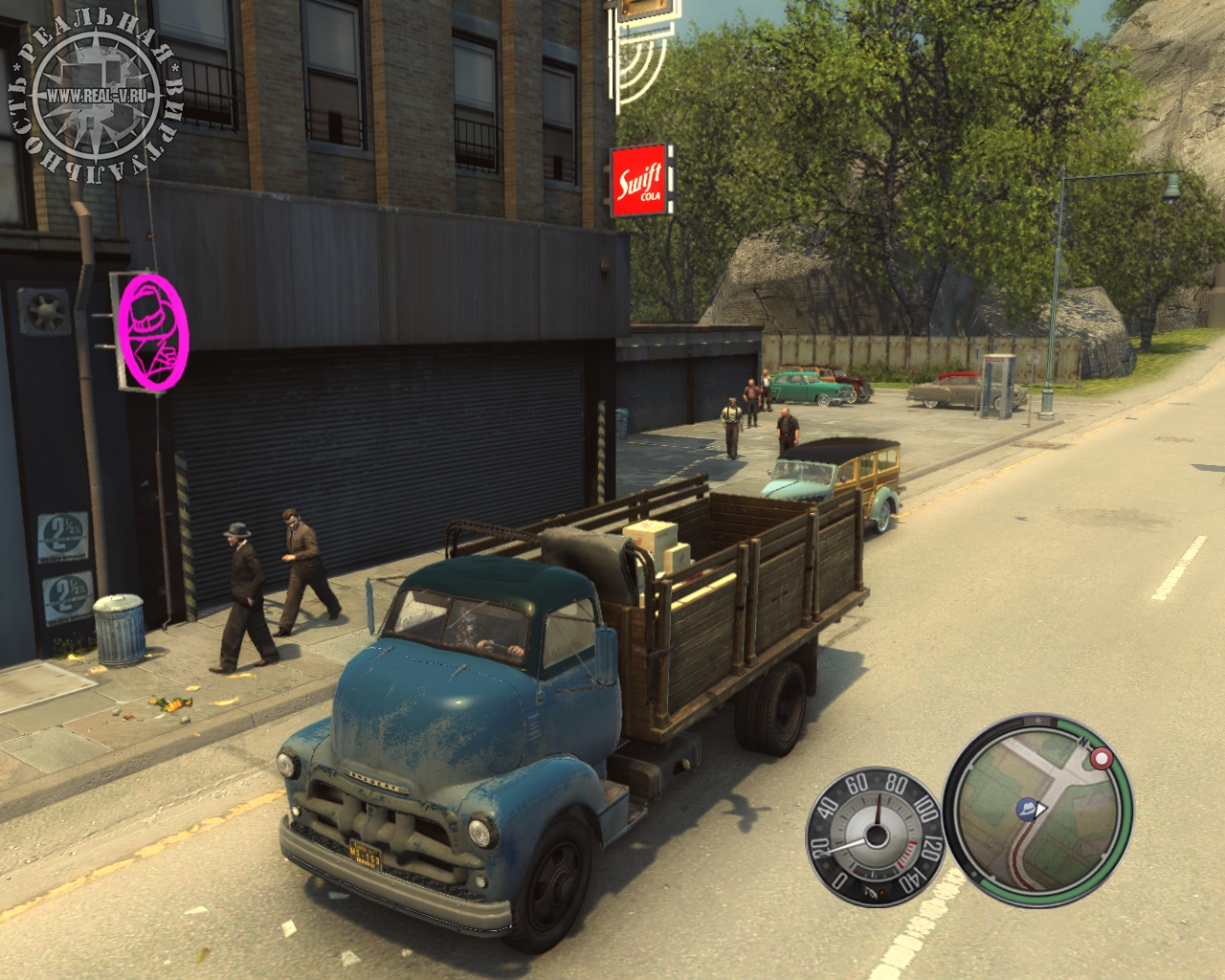Select the red objective marker on minimap
The width and height of the screenshot is (1225, 980).
pyautogui.click(x=1102, y=761)
